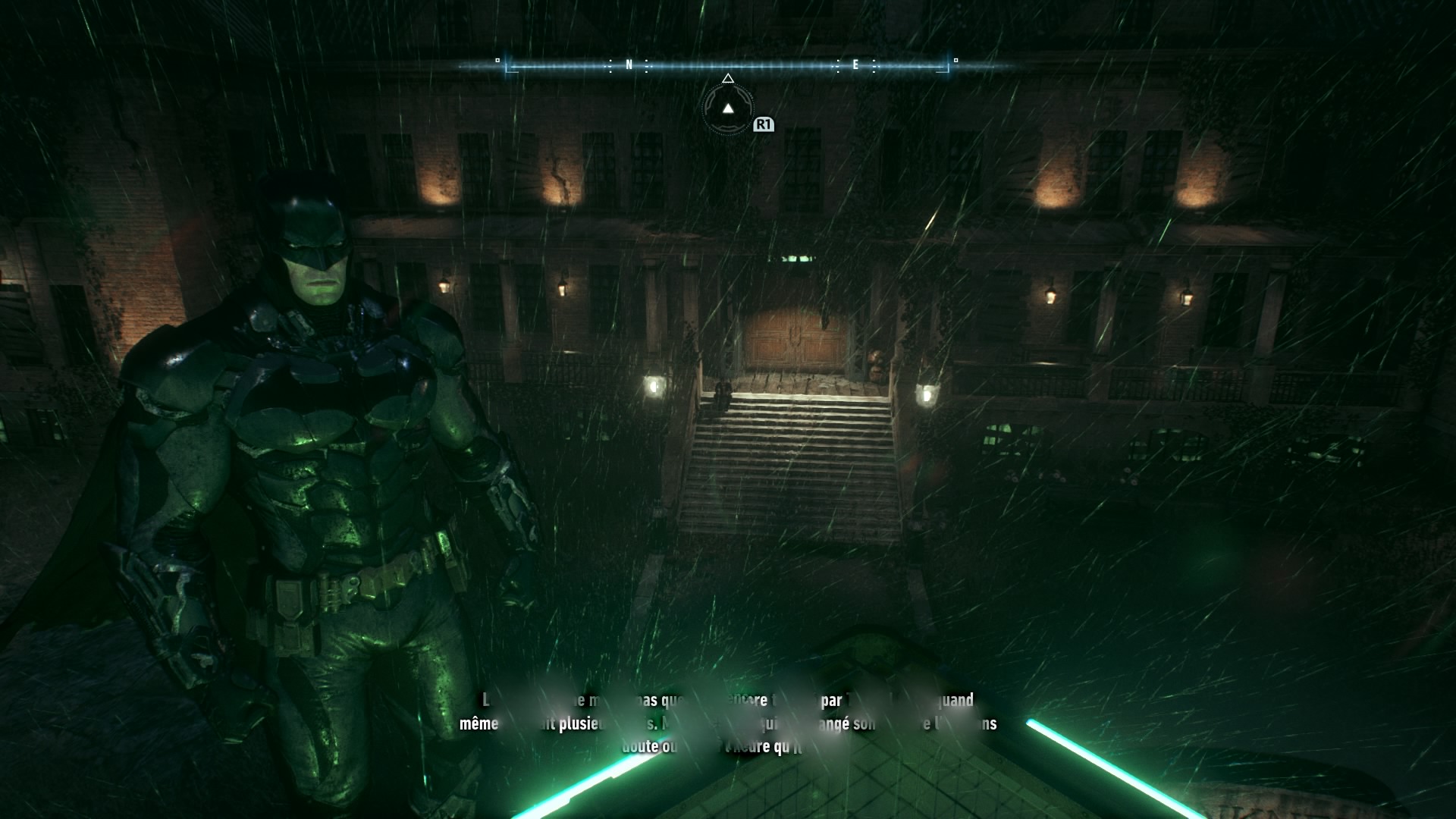The width and height of the screenshot is (1456, 819).
Task: Click the circular objective waypoint icon
Action: [728, 109]
